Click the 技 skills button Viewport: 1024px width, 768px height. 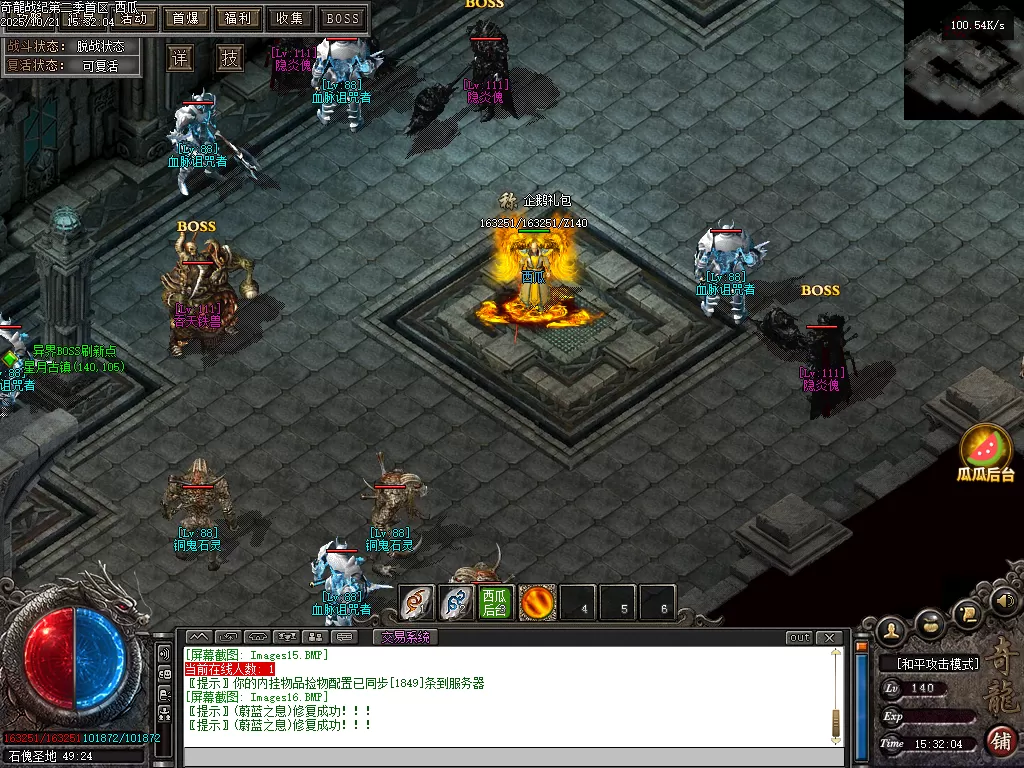230,58
